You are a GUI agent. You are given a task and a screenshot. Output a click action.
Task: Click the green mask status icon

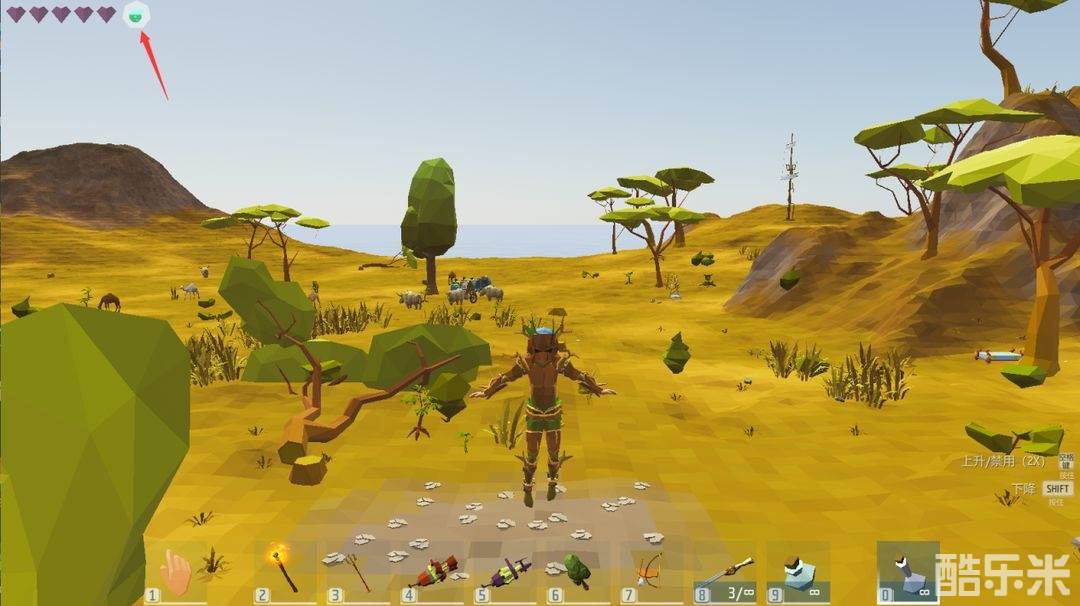click(136, 15)
